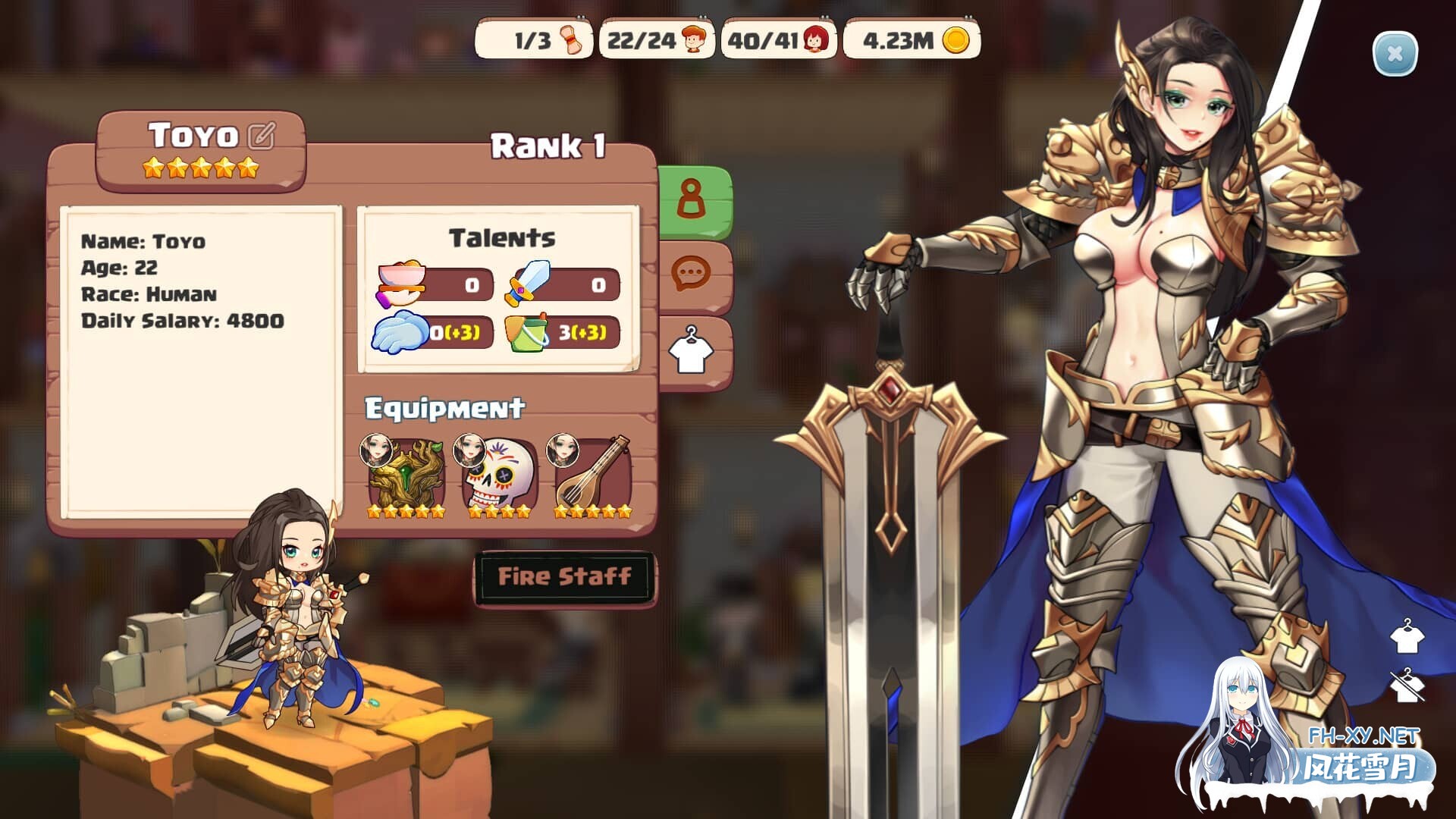The image size is (1456, 819).
Task: Show outfit using shirt hanger icon
Action: tap(1407, 637)
